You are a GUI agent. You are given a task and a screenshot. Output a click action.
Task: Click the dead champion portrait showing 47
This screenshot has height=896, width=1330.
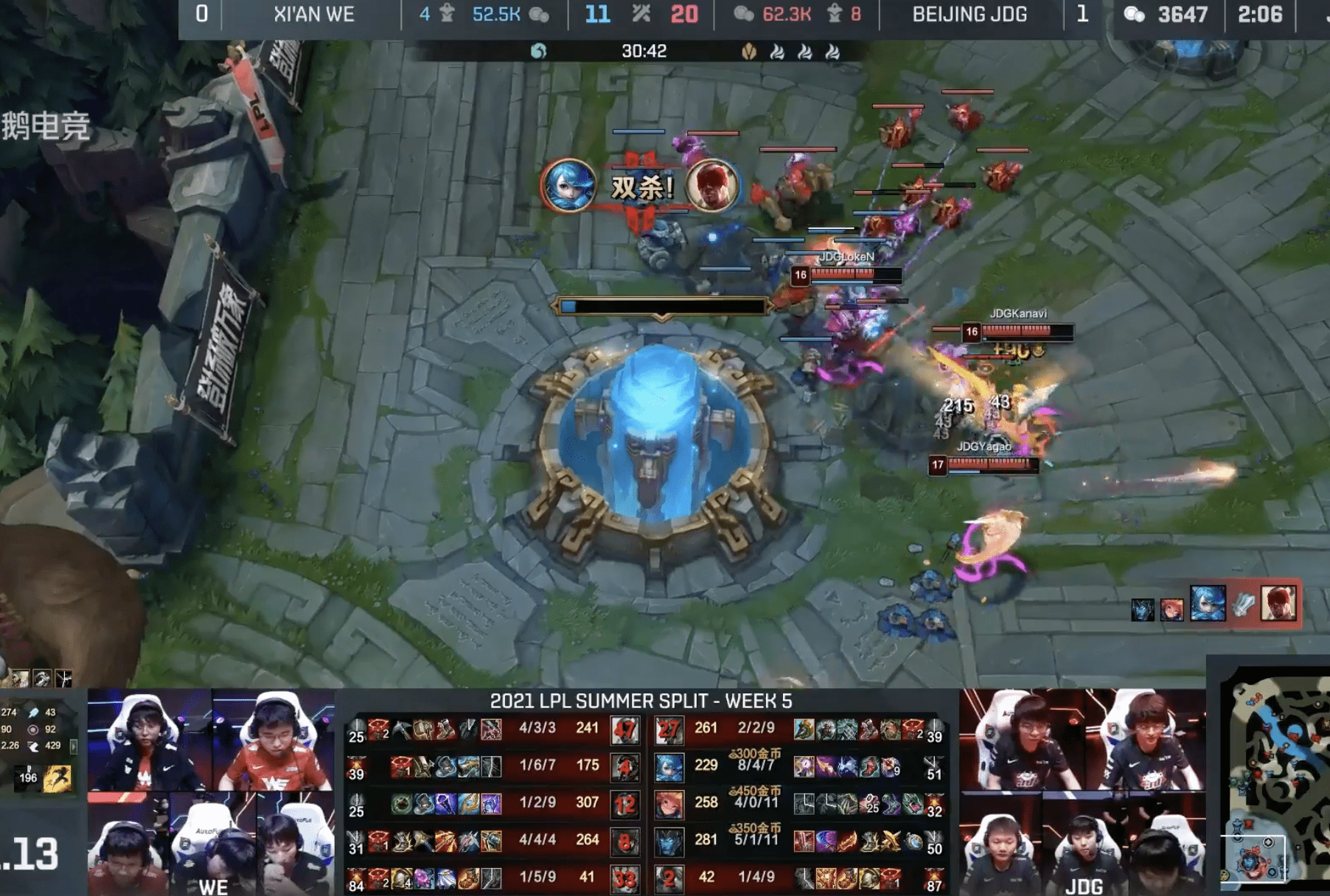625,729
